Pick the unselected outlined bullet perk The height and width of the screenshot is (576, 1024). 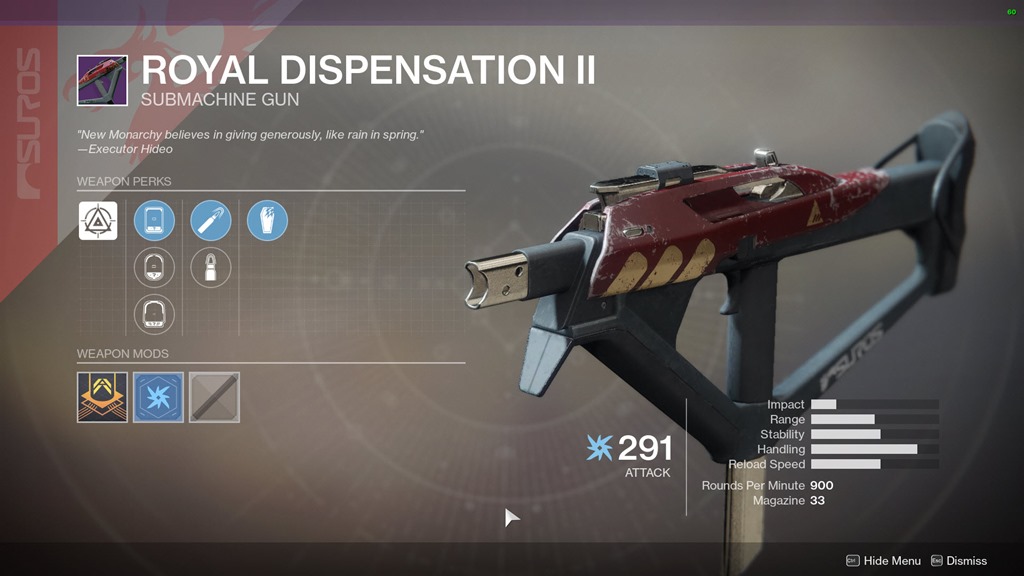211,268
